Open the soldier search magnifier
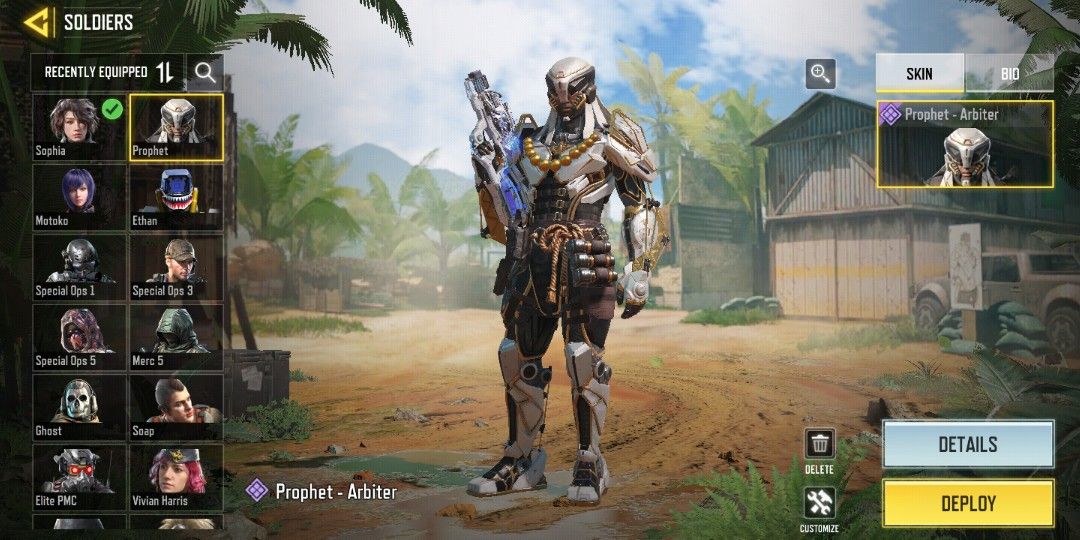The height and width of the screenshot is (540, 1080). [205, 72]
